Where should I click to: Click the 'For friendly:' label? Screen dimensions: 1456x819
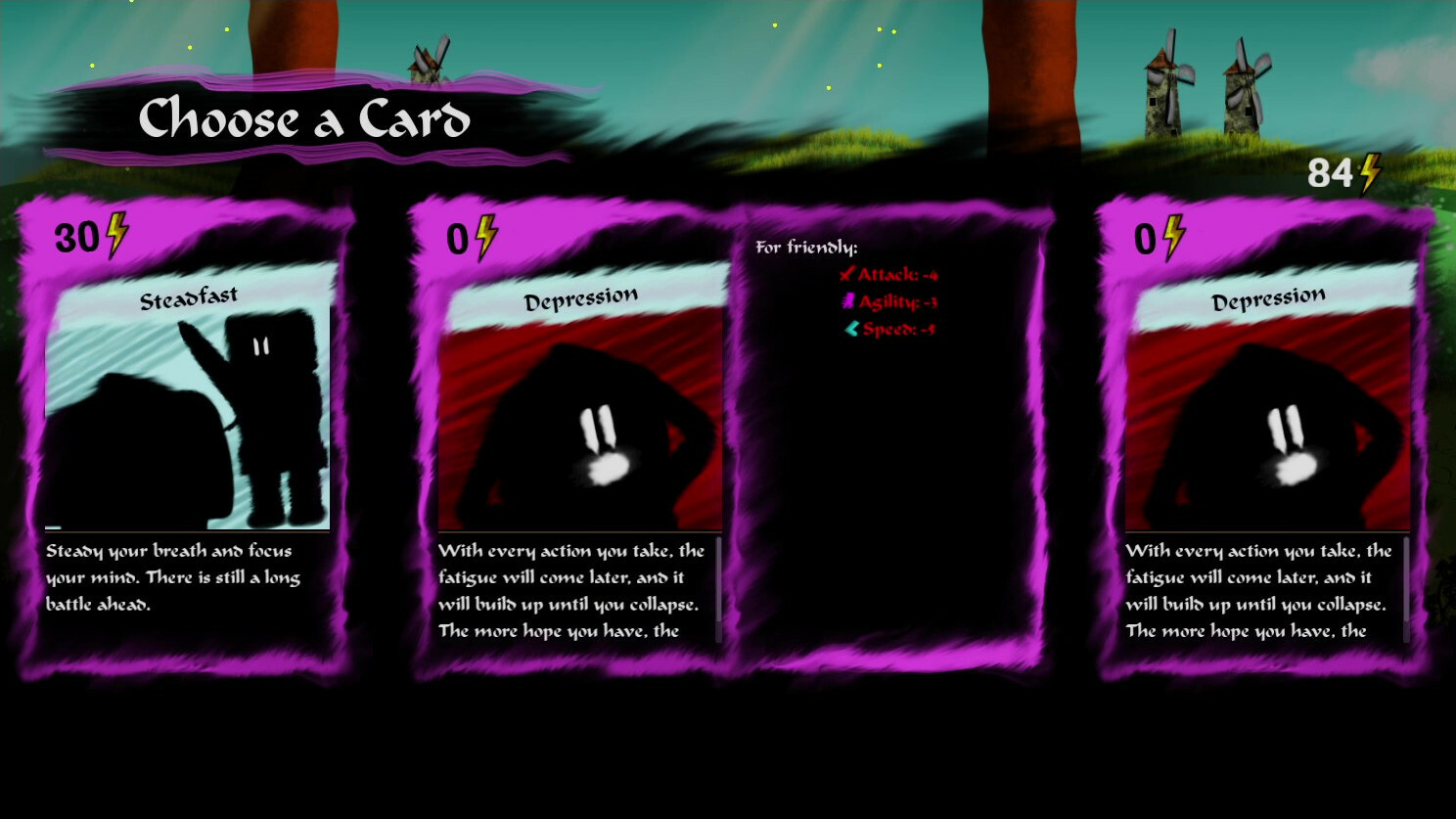pyautogui.click(x=808, y=248)
